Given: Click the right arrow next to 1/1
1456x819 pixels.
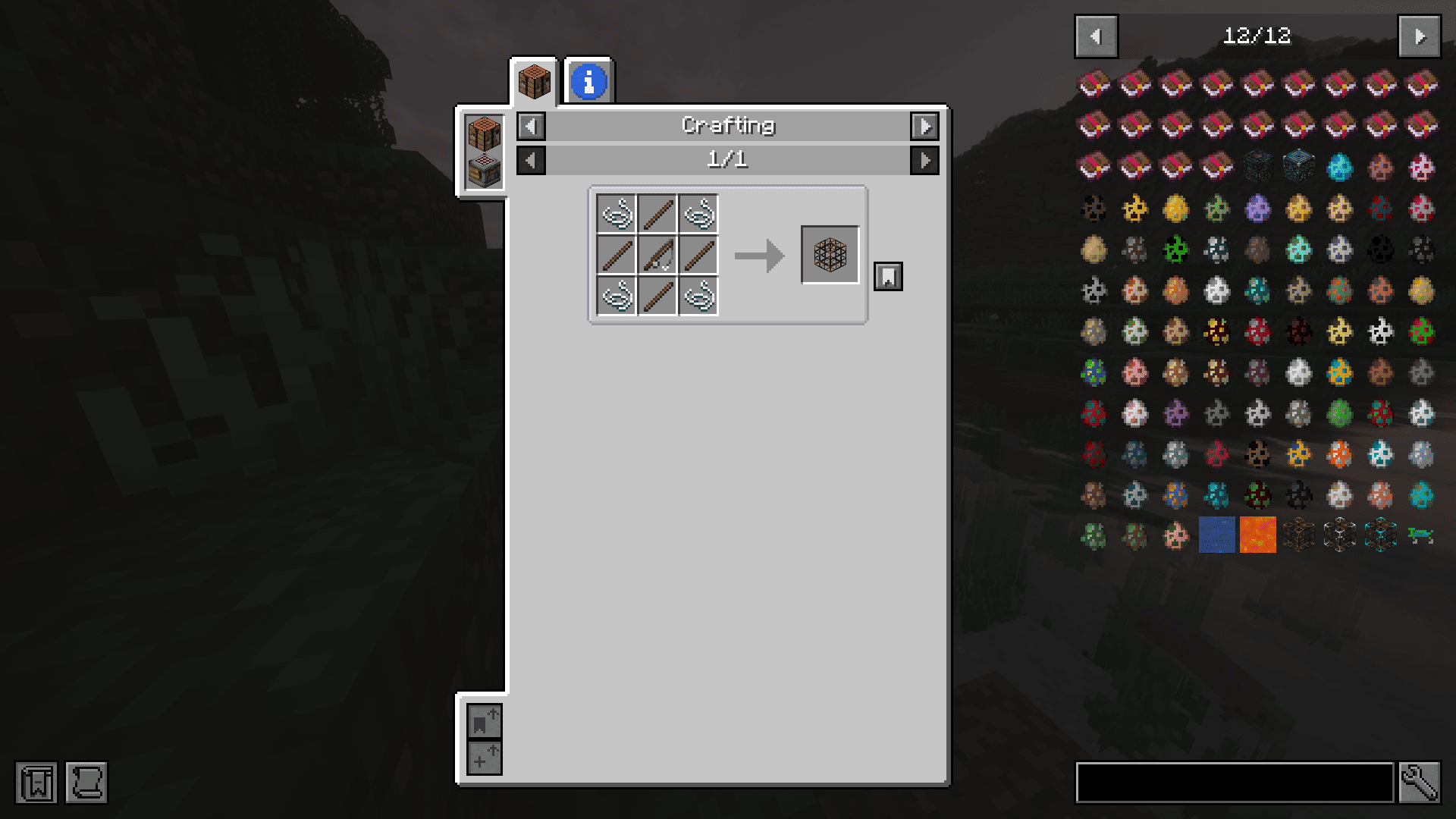Looking at the screenshot, I should tap(924, 160).
